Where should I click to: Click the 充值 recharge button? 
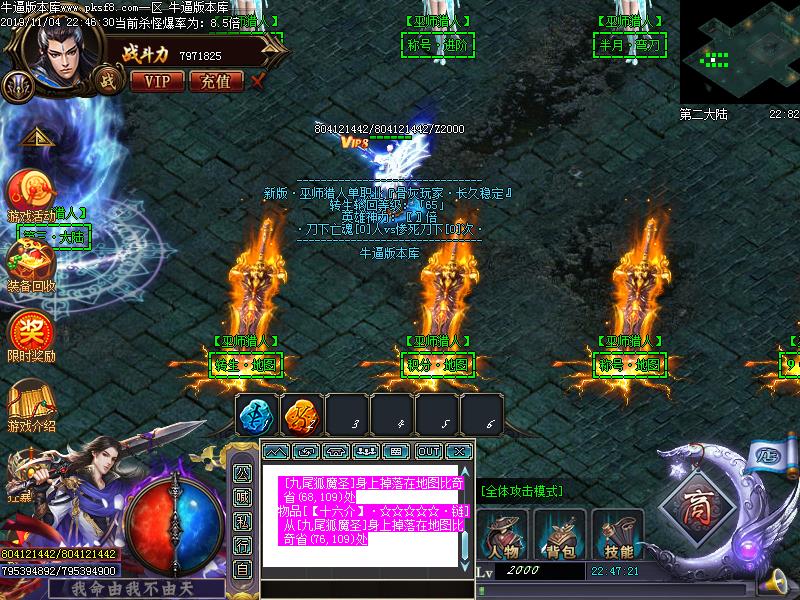pyautogui.click(x=215, y=81)
